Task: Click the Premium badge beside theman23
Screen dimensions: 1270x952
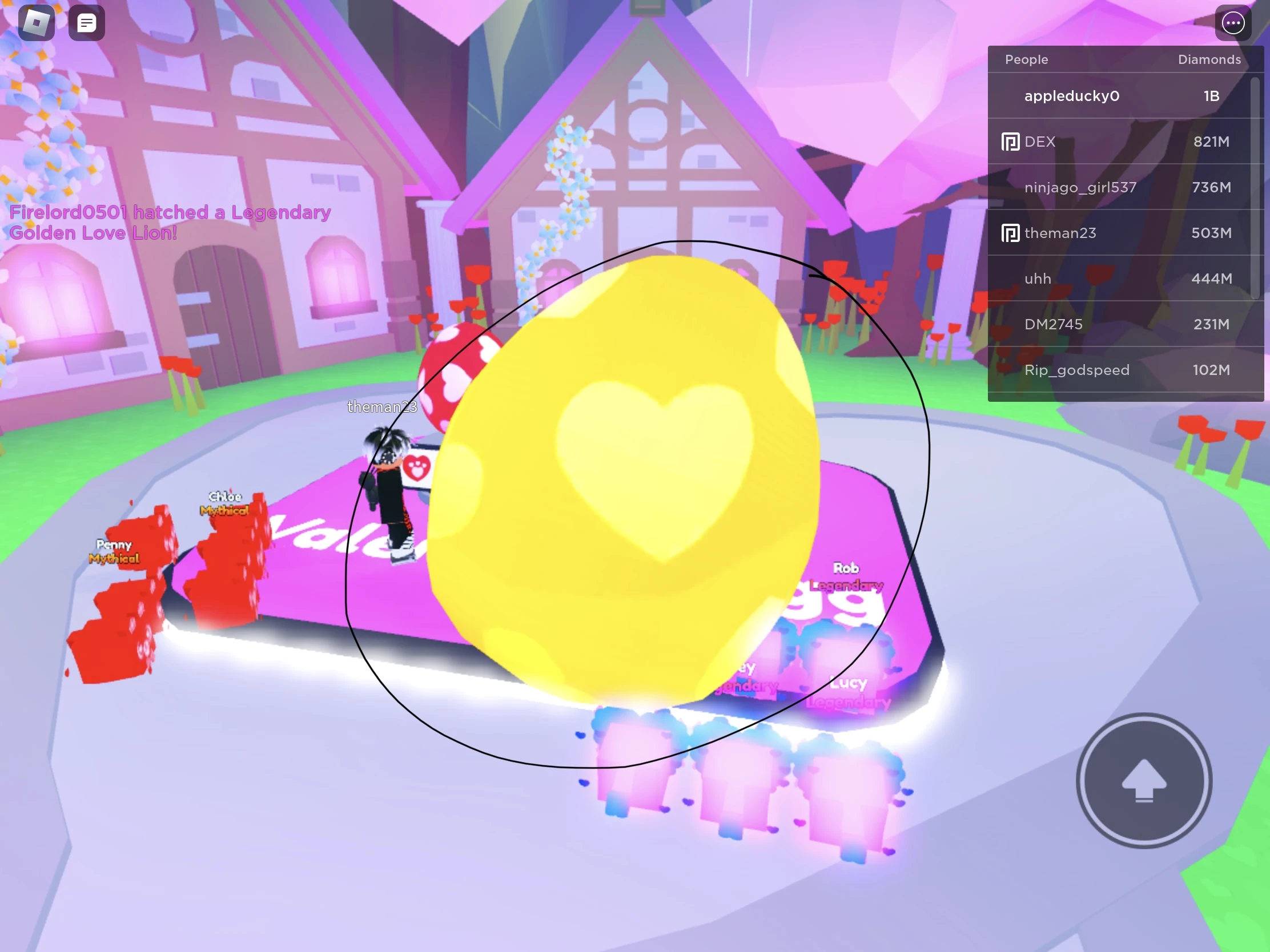Action: tap(1011, 233)
